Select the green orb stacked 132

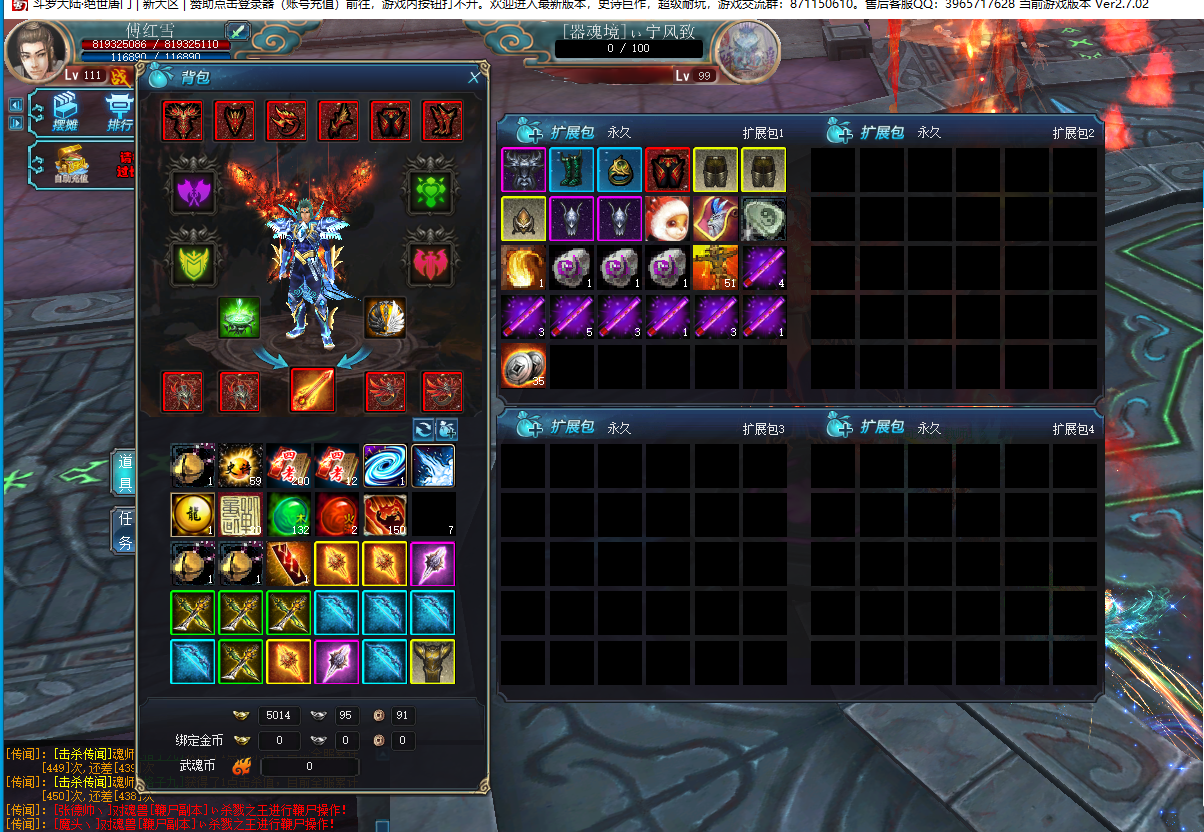pos(288,515)
